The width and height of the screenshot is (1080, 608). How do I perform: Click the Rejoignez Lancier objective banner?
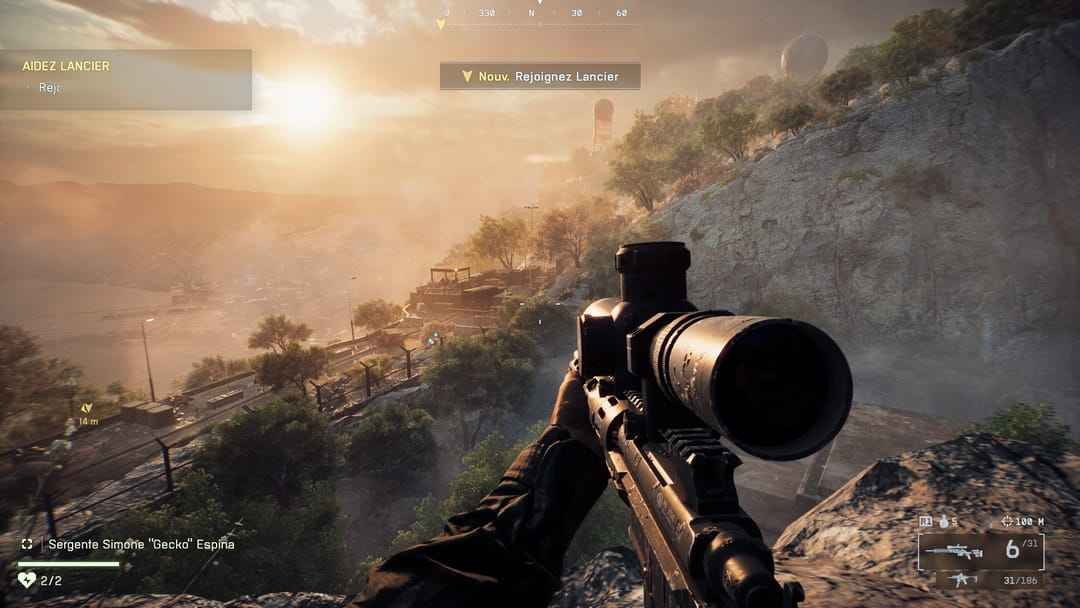pyautogui.click(x=540, y=76)
